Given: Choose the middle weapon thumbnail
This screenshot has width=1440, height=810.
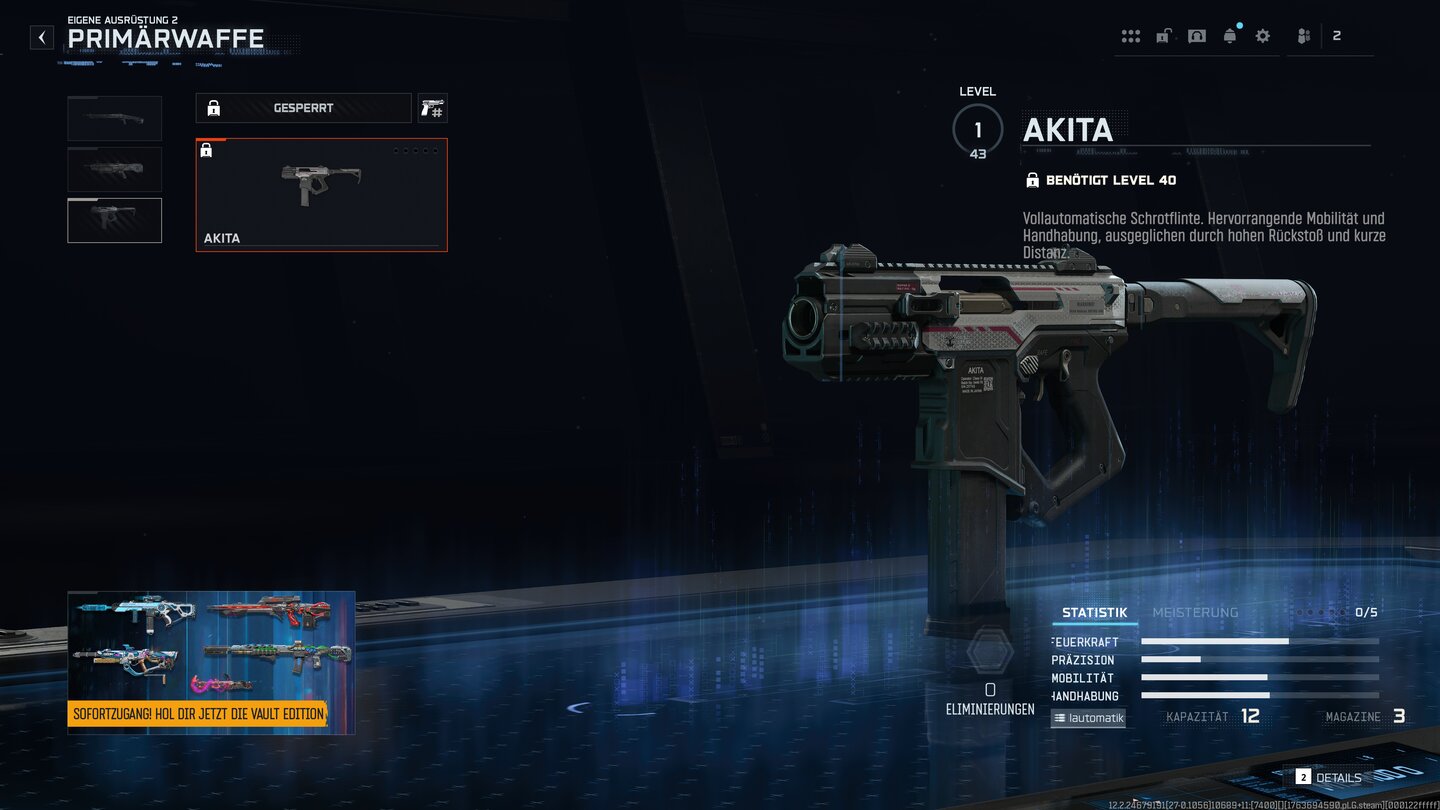Looking at the screenshot, I should pos(114,169).
